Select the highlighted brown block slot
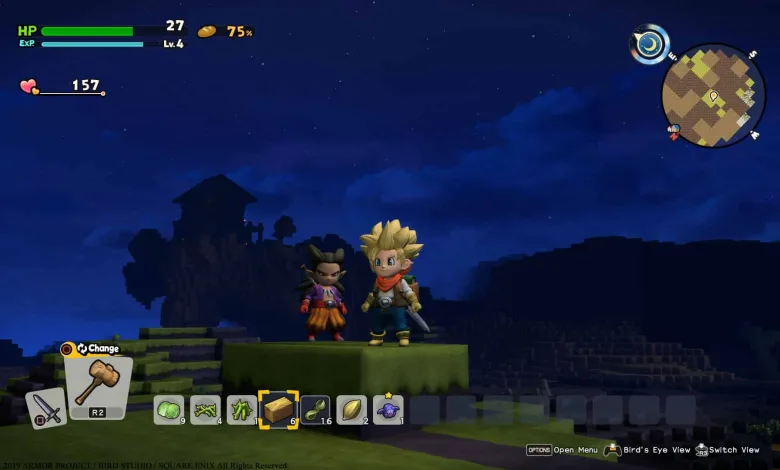Viewport: 780px width, 470px height. coord(278,409)
